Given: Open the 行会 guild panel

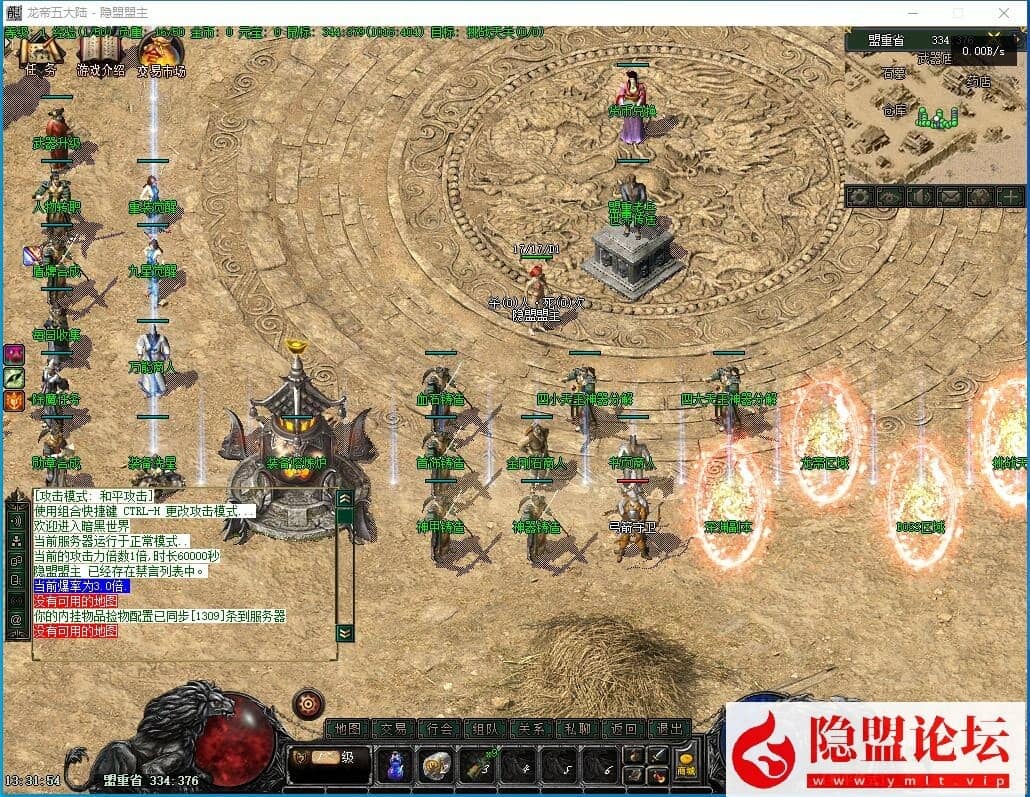Looking at the screenshot, I should (x=439, y=729).
